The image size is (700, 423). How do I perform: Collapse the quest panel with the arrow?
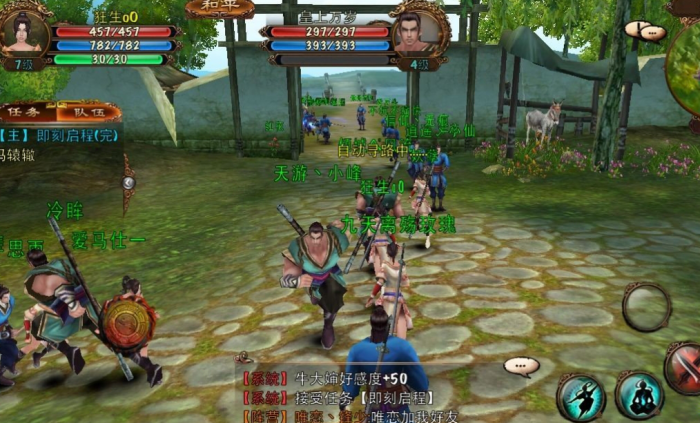[x=127, y=183]
